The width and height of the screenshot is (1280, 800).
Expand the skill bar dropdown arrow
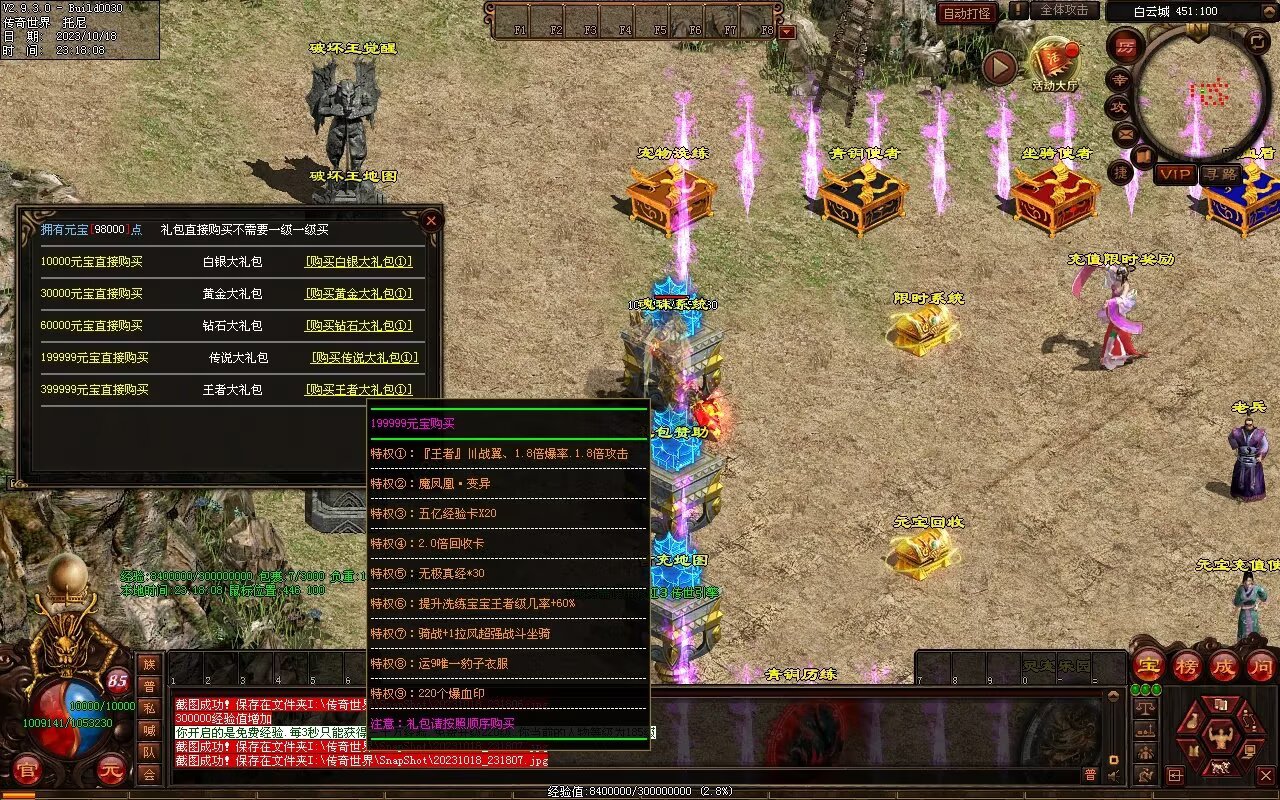(x=787, y=32)
